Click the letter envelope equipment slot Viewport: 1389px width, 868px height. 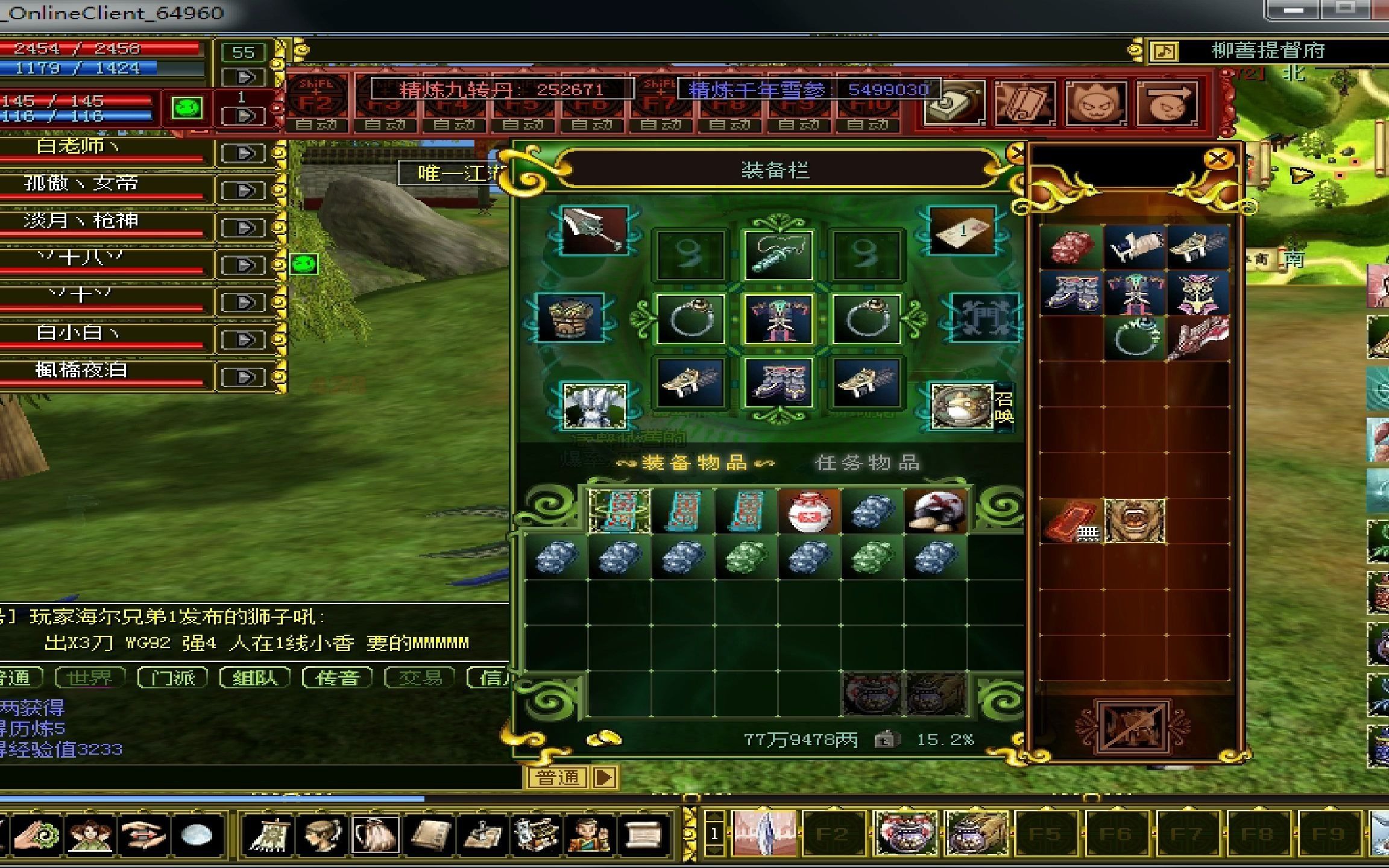click(x=962, y=230)
